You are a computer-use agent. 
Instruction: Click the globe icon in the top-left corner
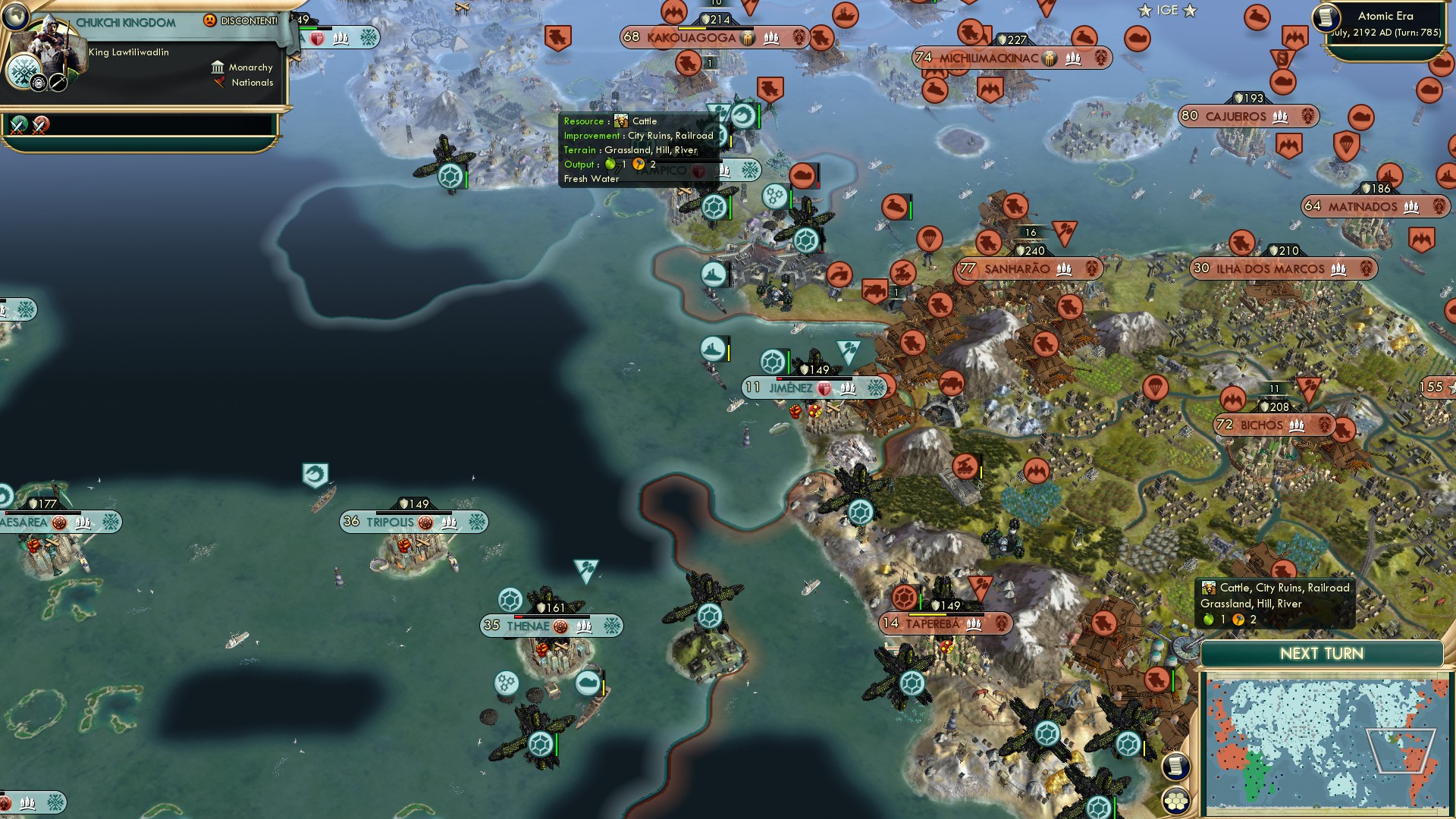(14, 14)
